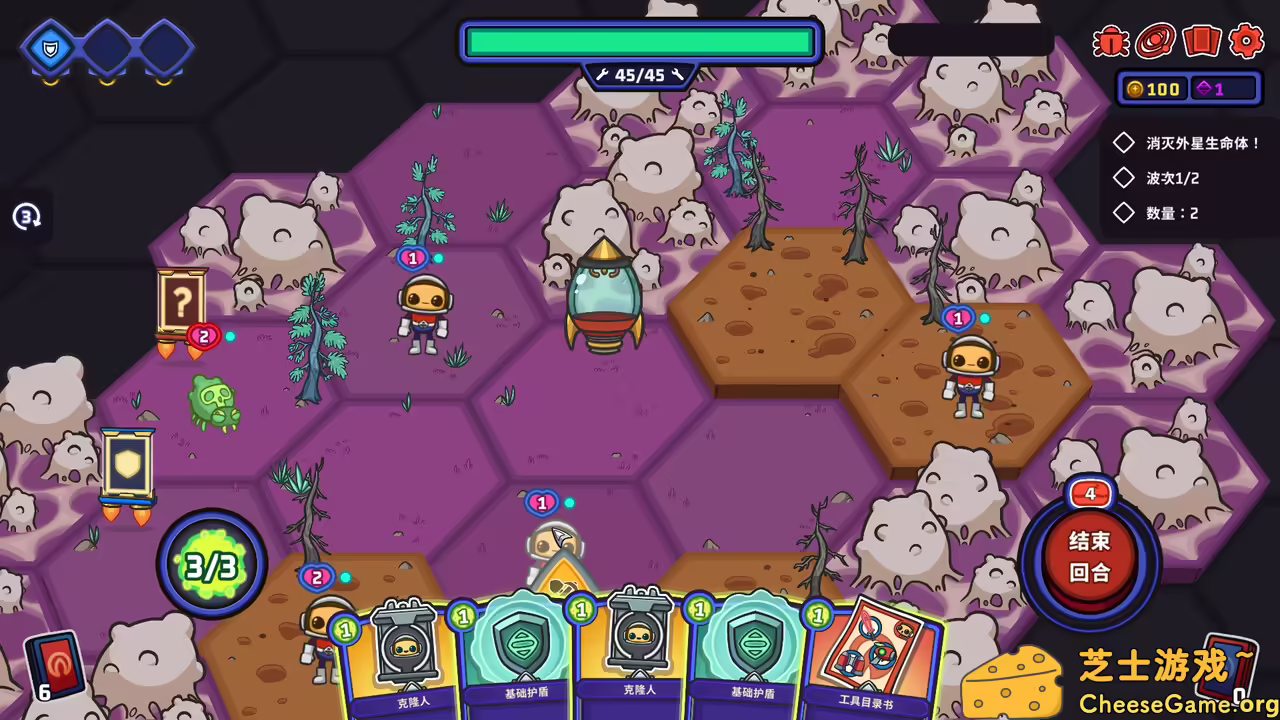The image size is (1280, 720).
Task: Click the red galaxy icon in top bar
Action: coord(1156,42)
